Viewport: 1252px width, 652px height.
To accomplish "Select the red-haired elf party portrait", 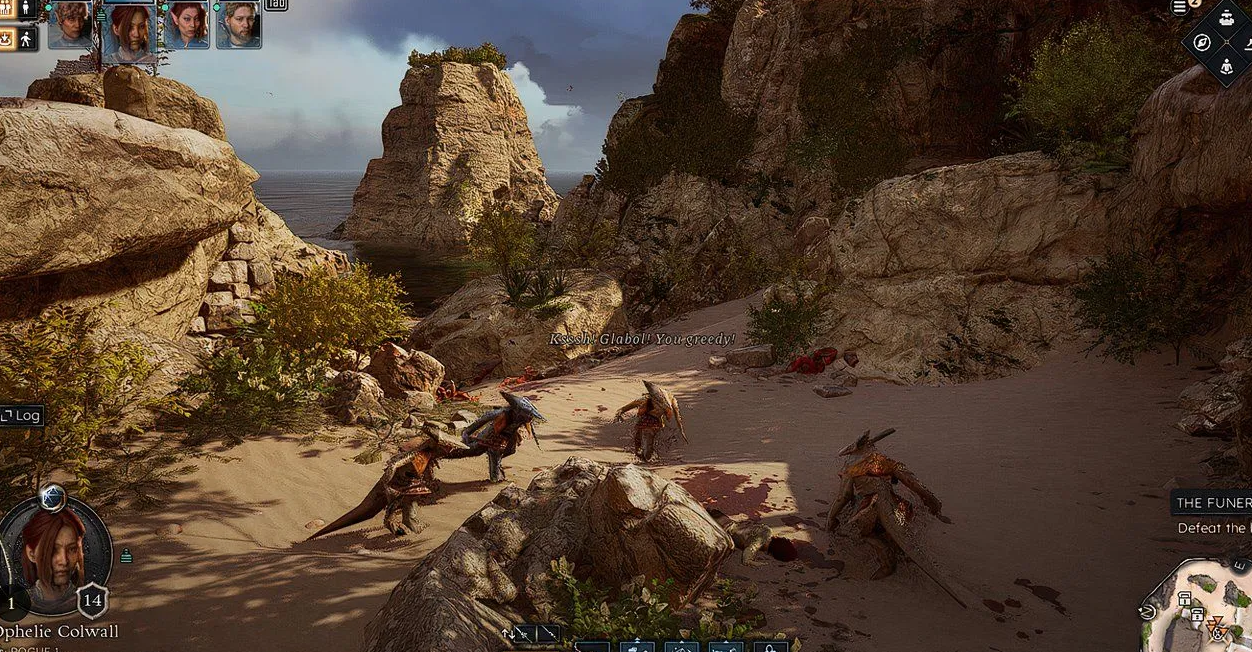I will click(185, 24).
